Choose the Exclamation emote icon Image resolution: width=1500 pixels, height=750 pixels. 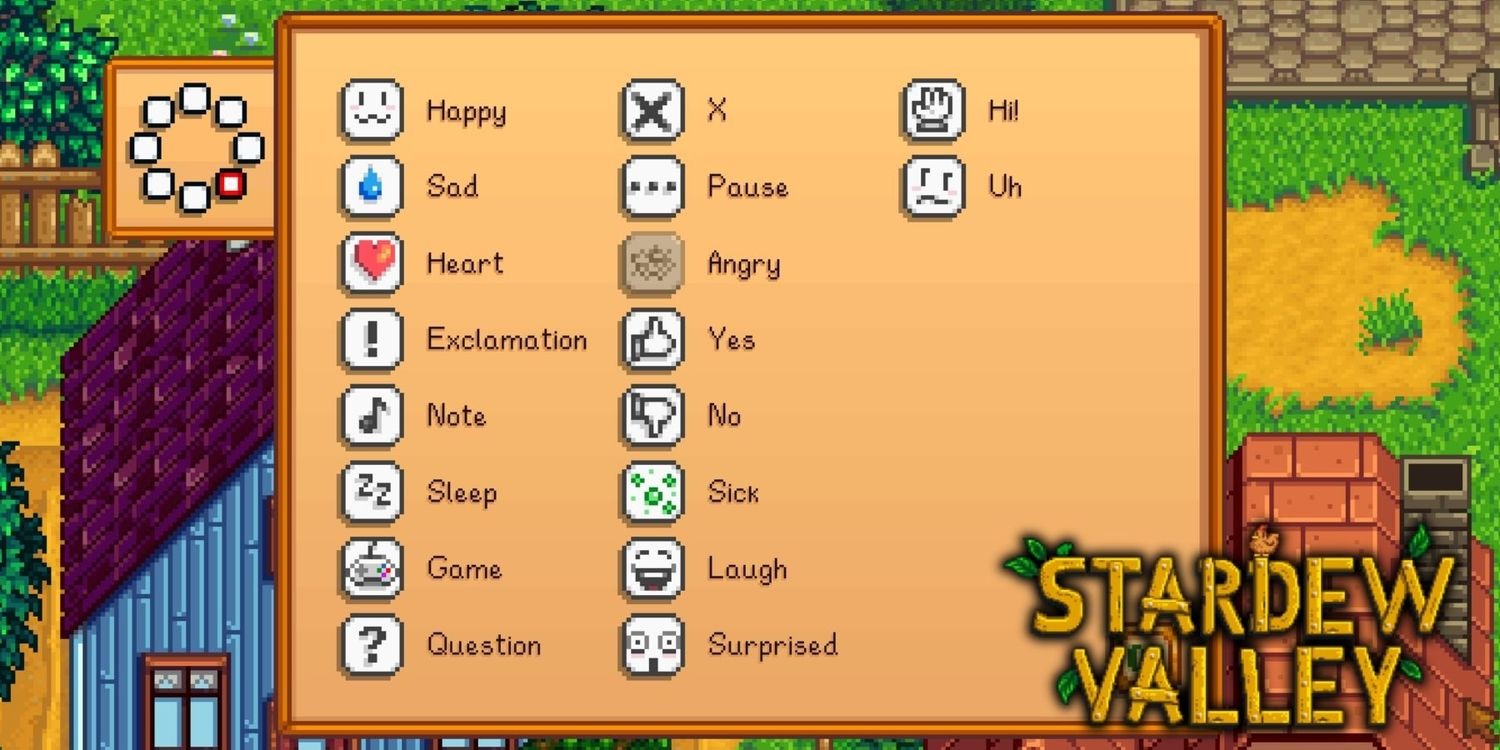pos(371,340)
